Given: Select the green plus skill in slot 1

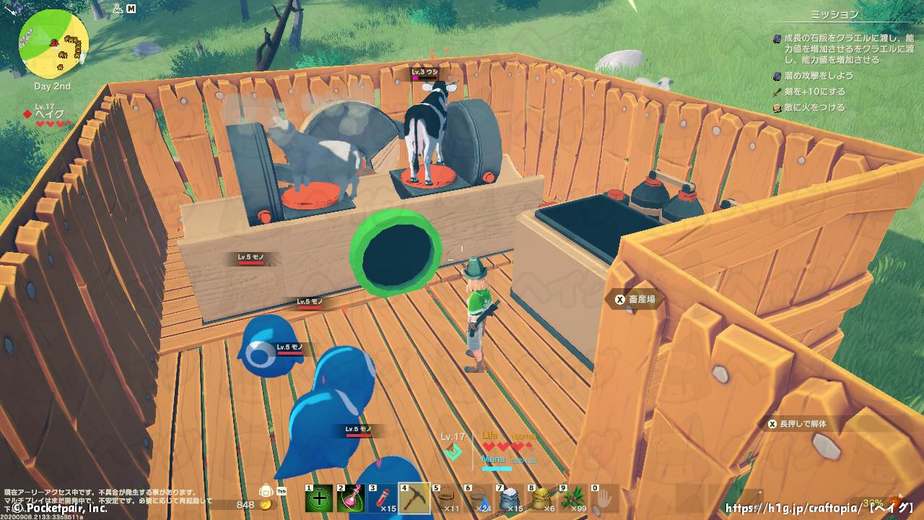Looking at the screenshot, I should click(x=318, y=498).
